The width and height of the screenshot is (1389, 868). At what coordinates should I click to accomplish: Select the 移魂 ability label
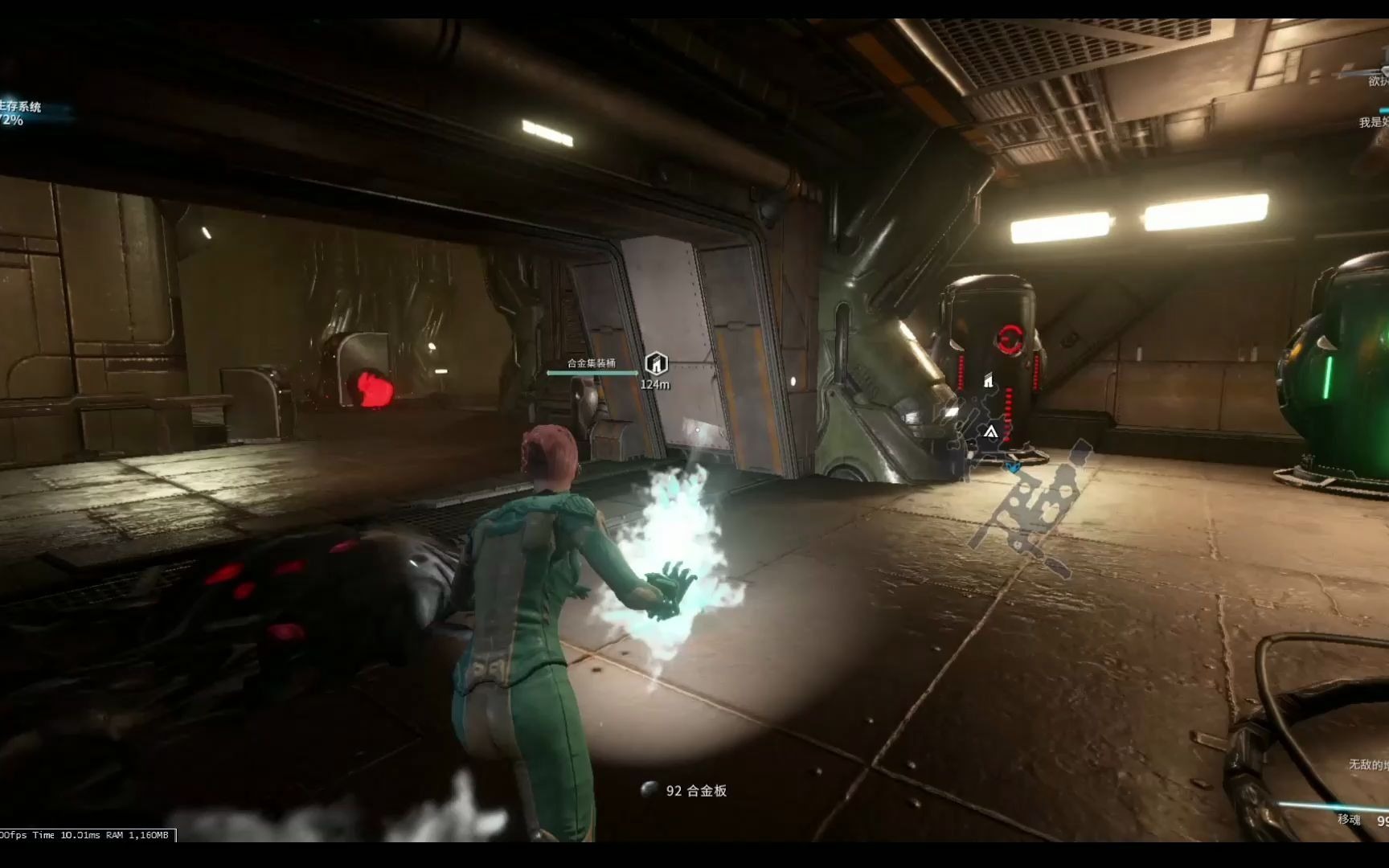[x=1349, y=819]
